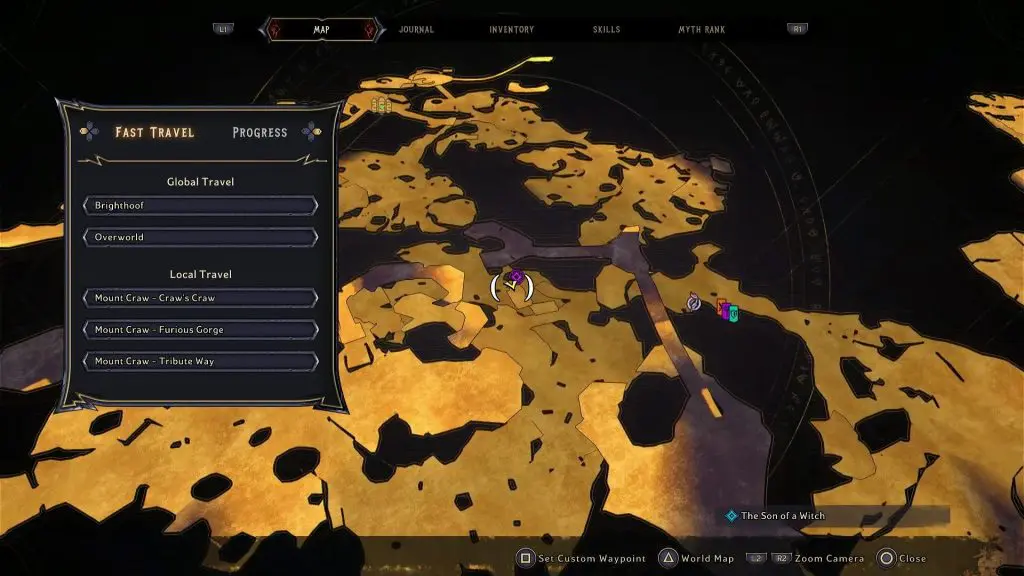1024x576 pixels.
Task: Select the Map tab
Action: (321, 30)
